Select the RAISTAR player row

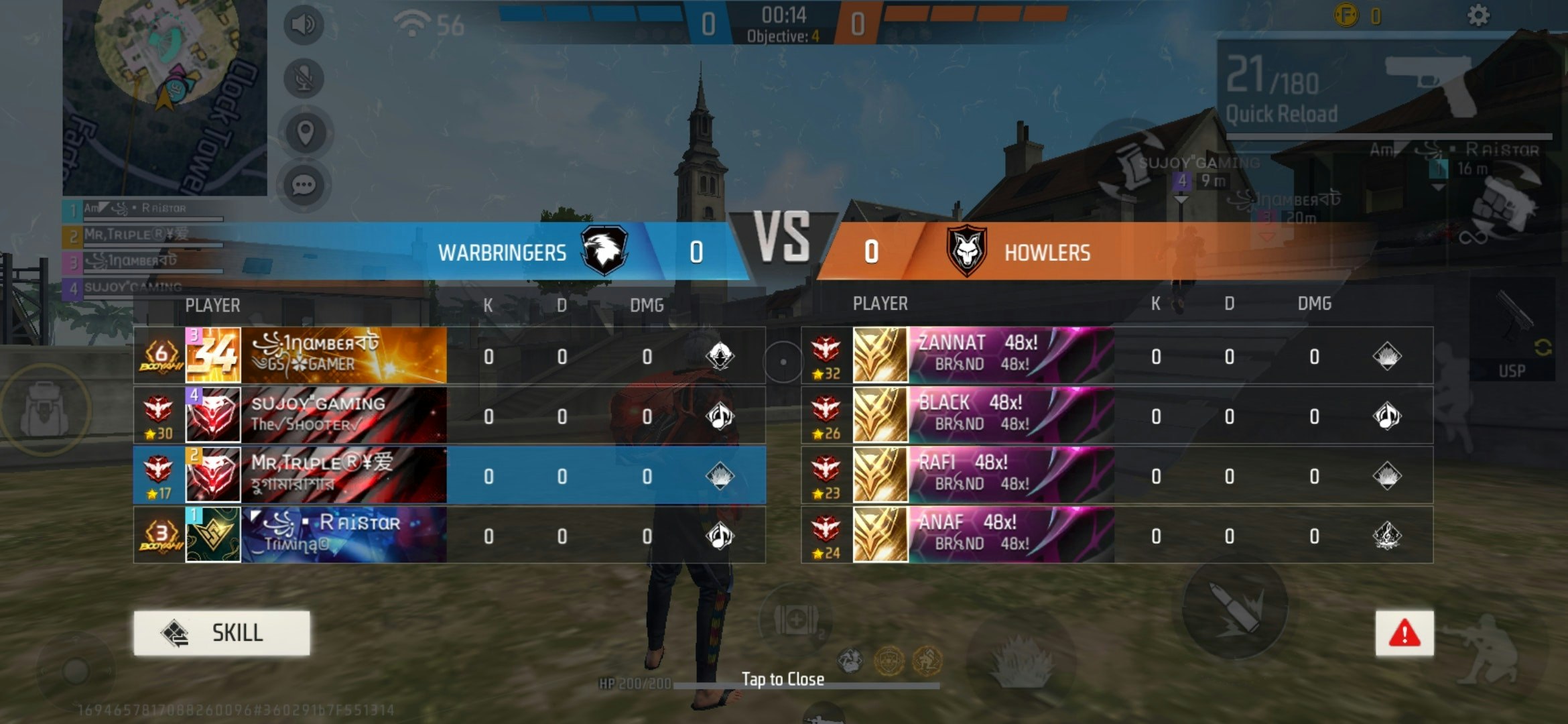tap(449, 535)
